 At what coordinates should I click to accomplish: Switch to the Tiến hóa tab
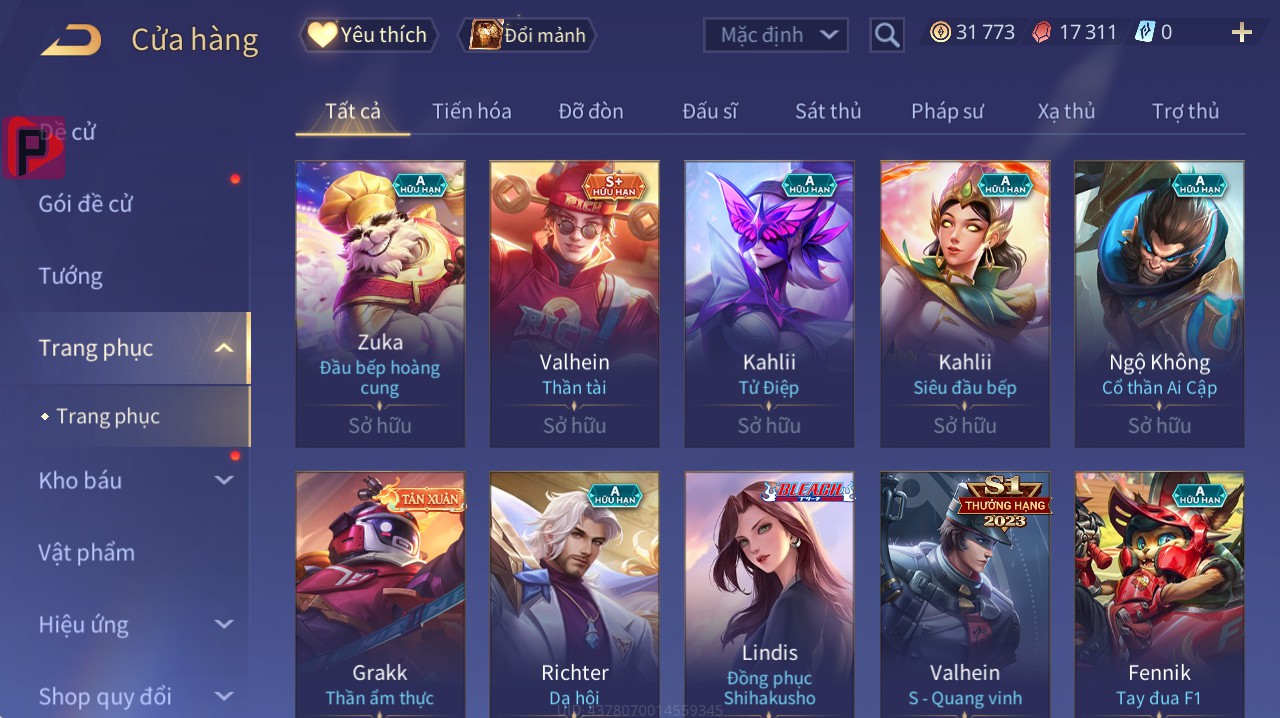point(471,111)
